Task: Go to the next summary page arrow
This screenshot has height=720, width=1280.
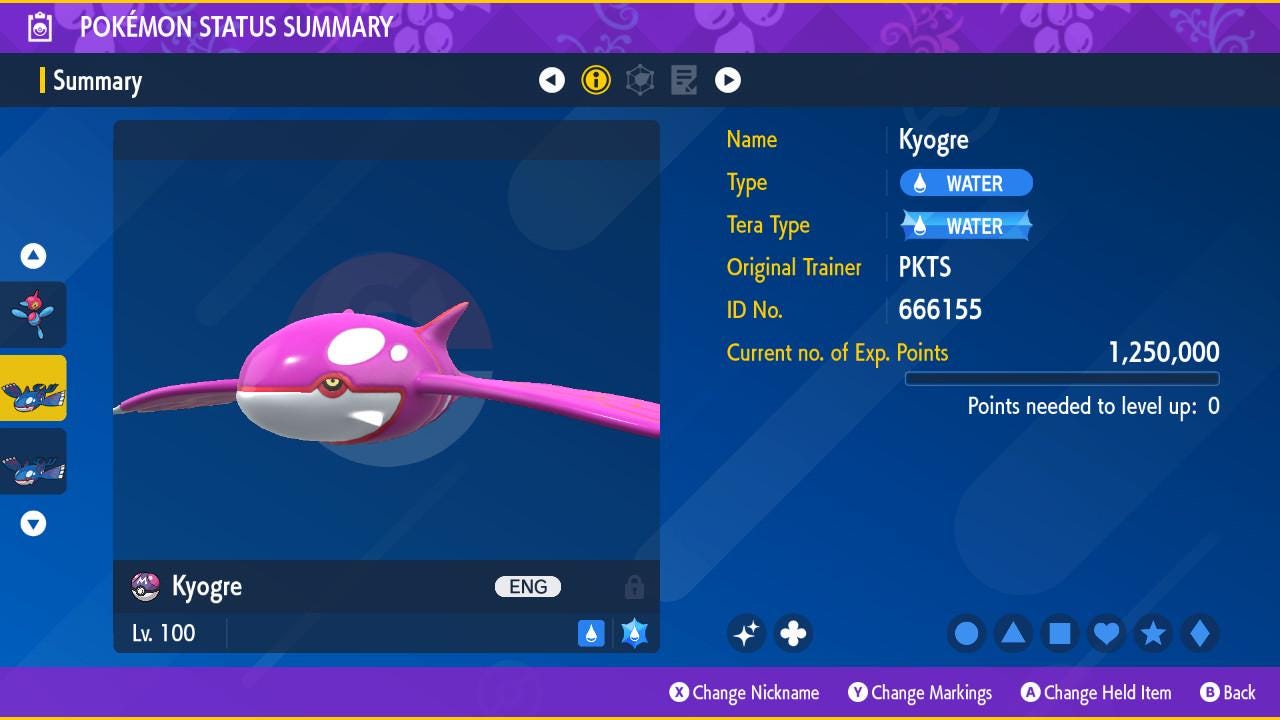Action: [x=728, y=80]
